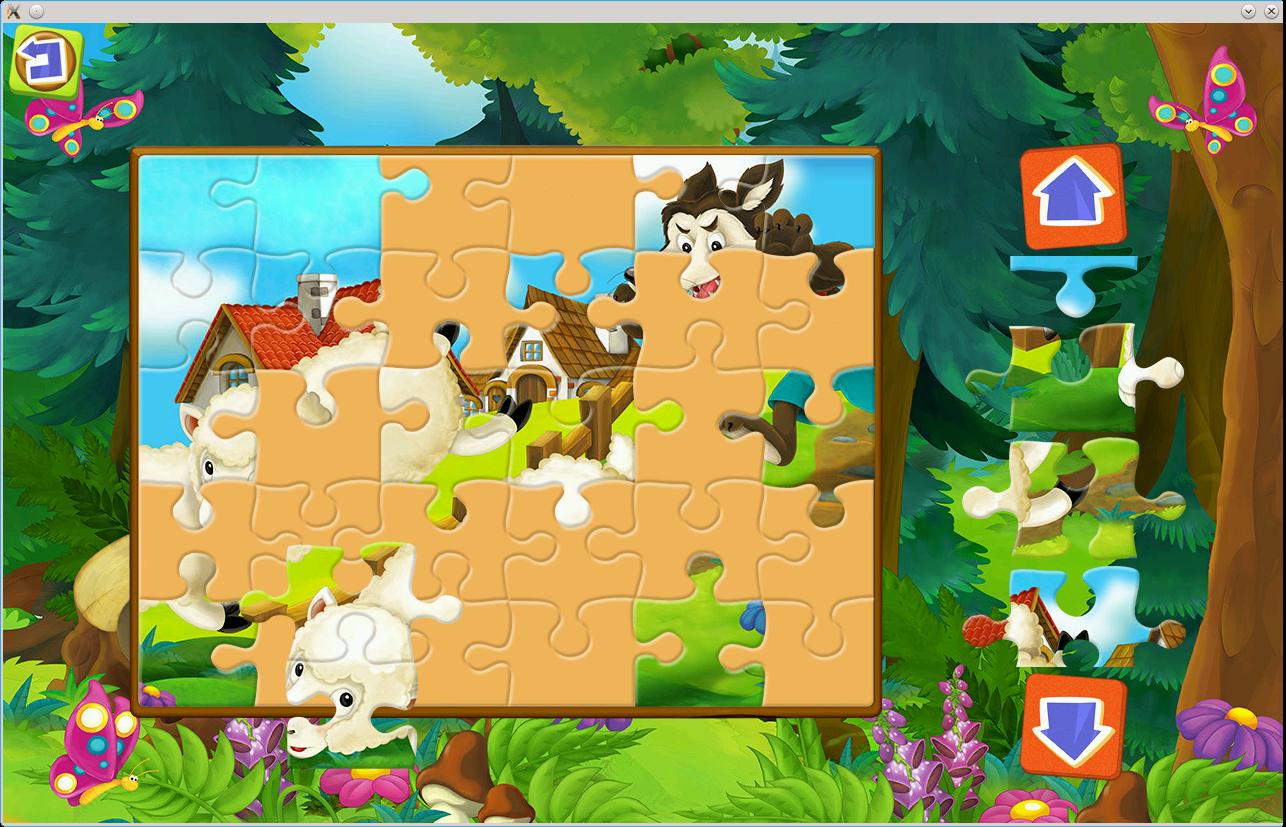Click the minimize button in the titlebar
The image size is (1286, 827).
click(x=1246, y=10)
